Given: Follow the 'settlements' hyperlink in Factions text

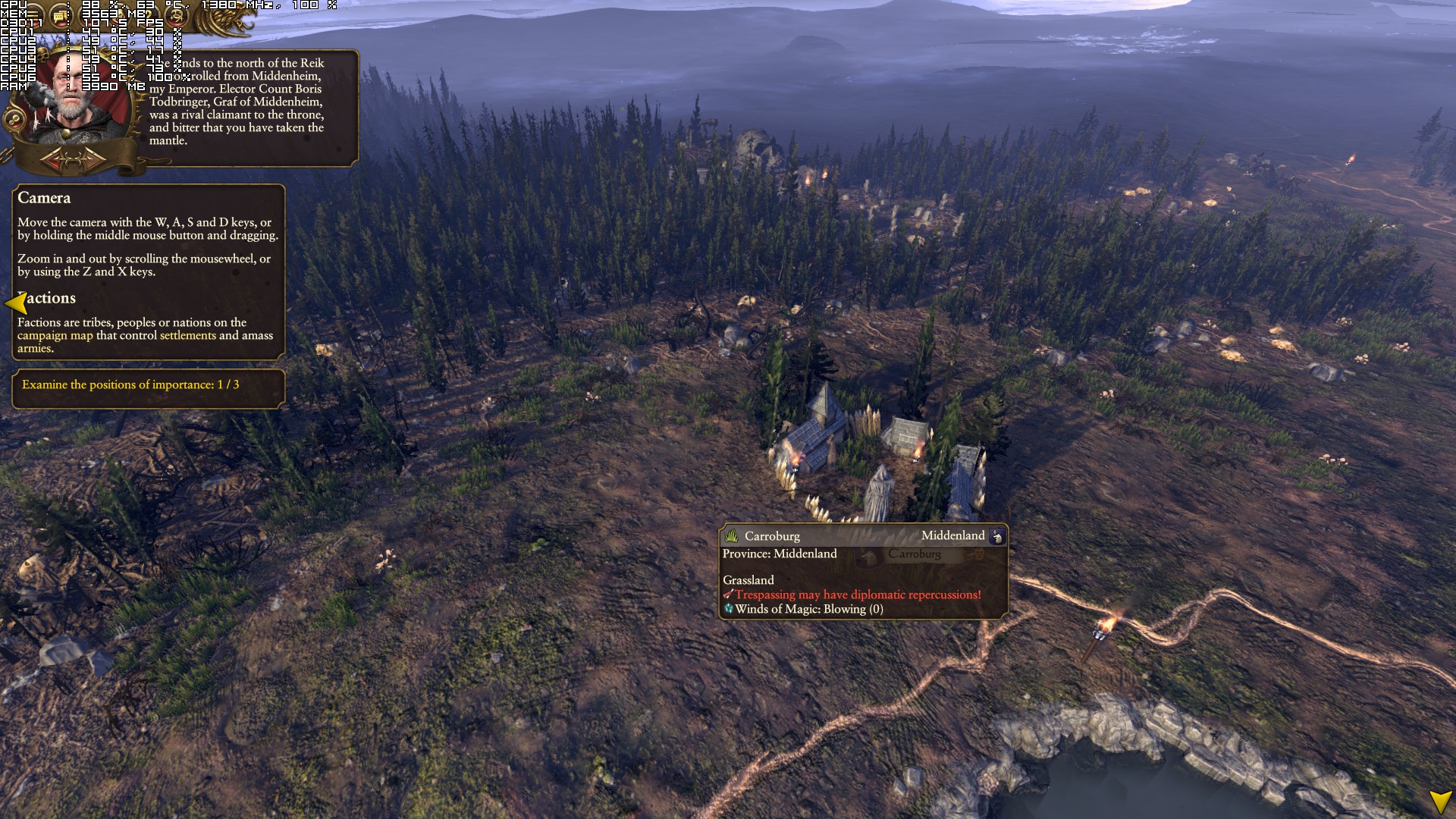Looking at the screenshot, I should click(187, 335).
